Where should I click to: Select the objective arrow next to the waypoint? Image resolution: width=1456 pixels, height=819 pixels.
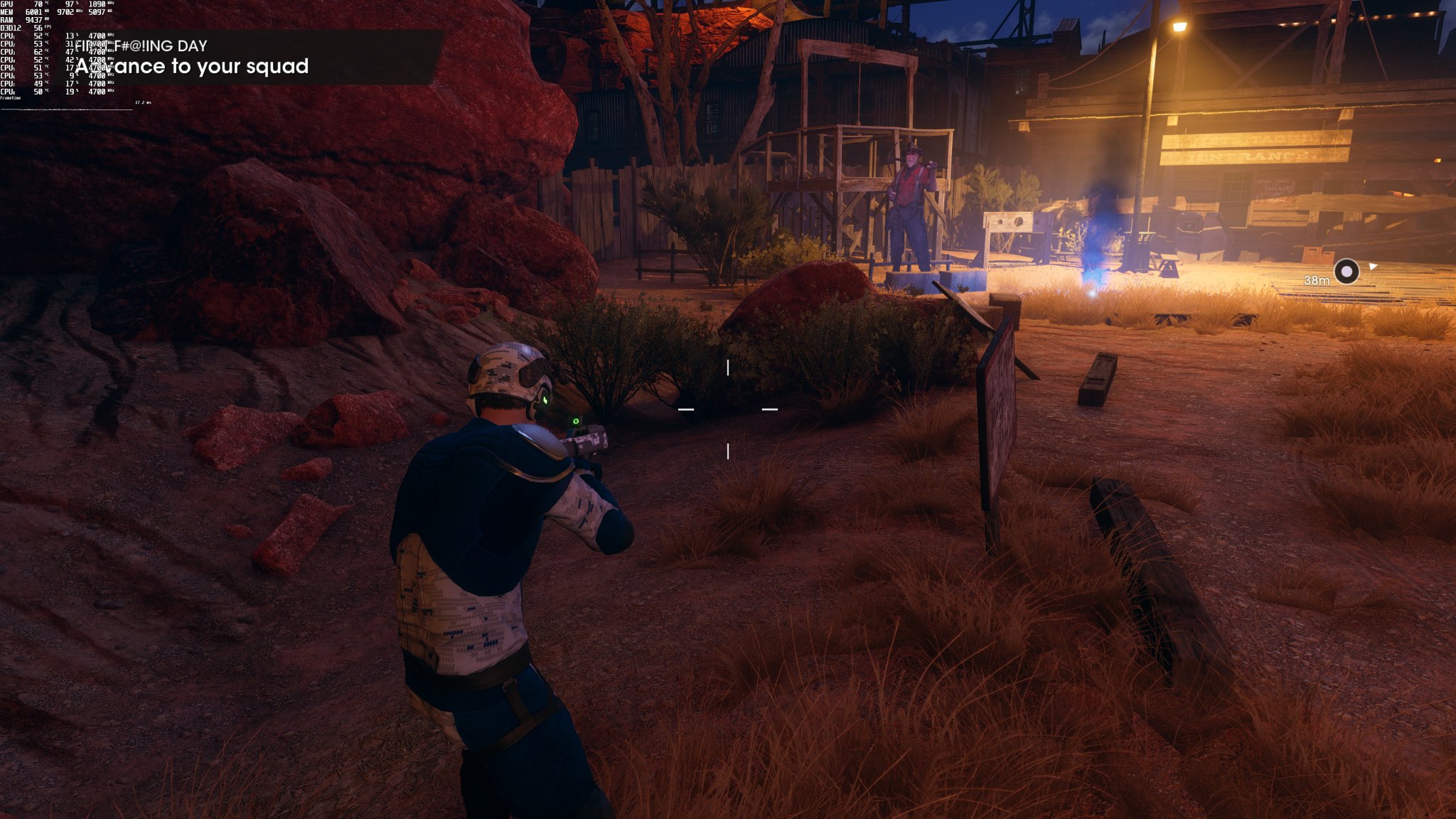click(1373, 267)
